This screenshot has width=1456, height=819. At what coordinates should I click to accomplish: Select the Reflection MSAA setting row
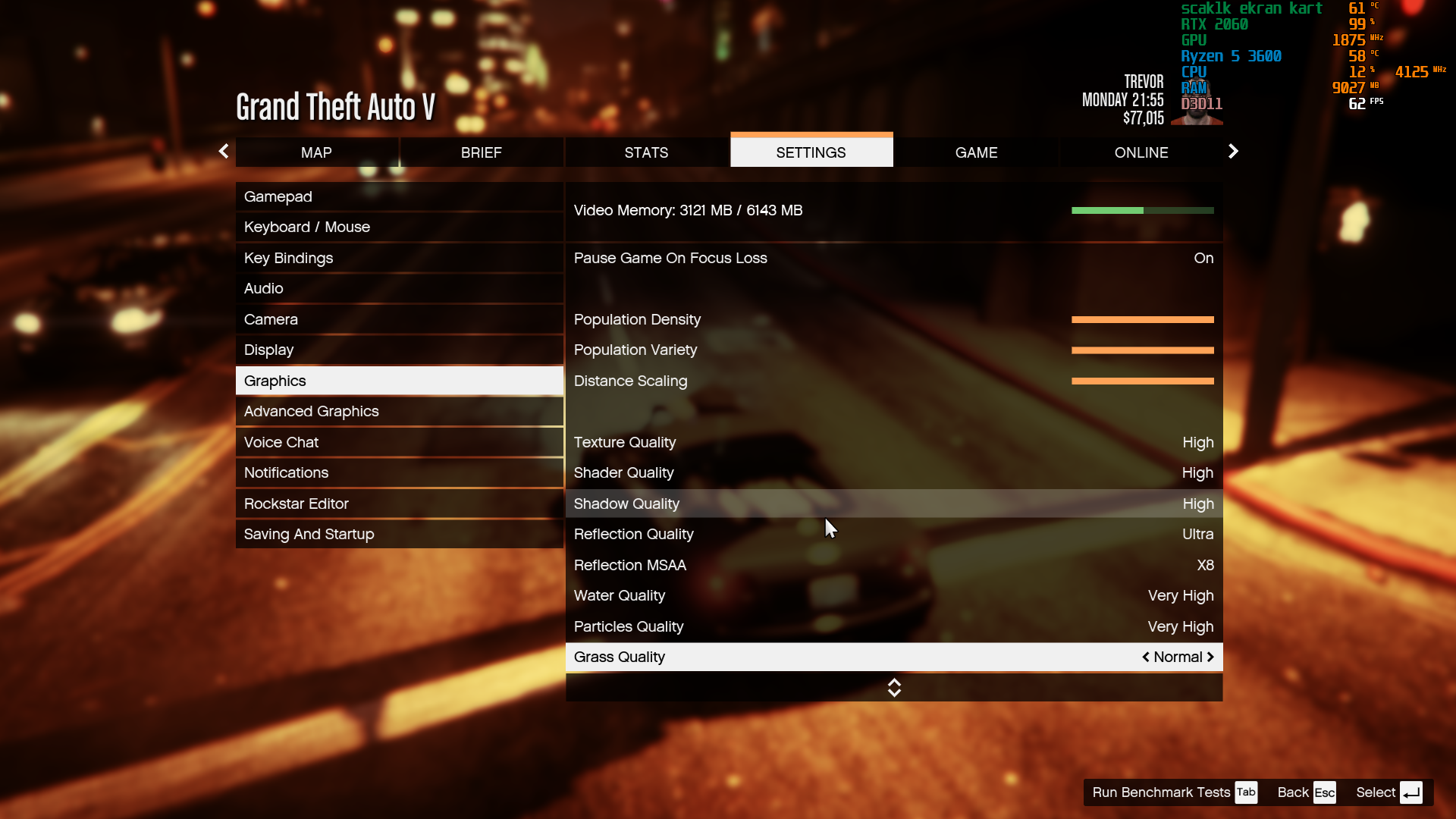coord(893,565)
